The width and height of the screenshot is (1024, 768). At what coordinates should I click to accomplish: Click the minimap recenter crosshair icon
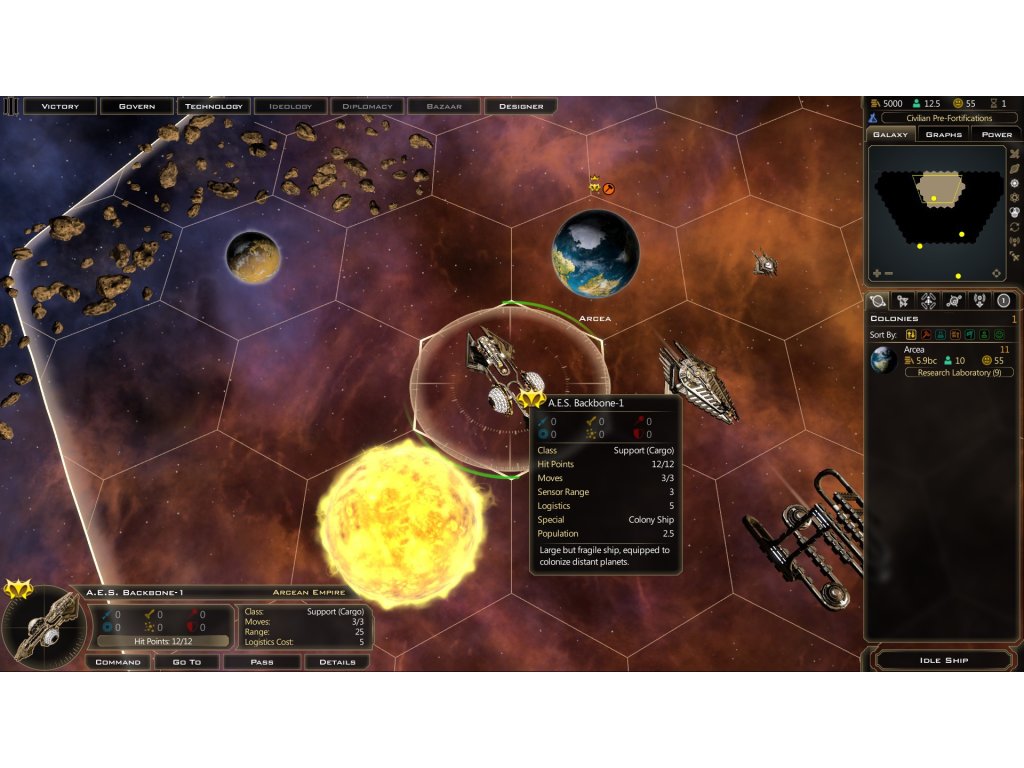(x=996, y=273)
